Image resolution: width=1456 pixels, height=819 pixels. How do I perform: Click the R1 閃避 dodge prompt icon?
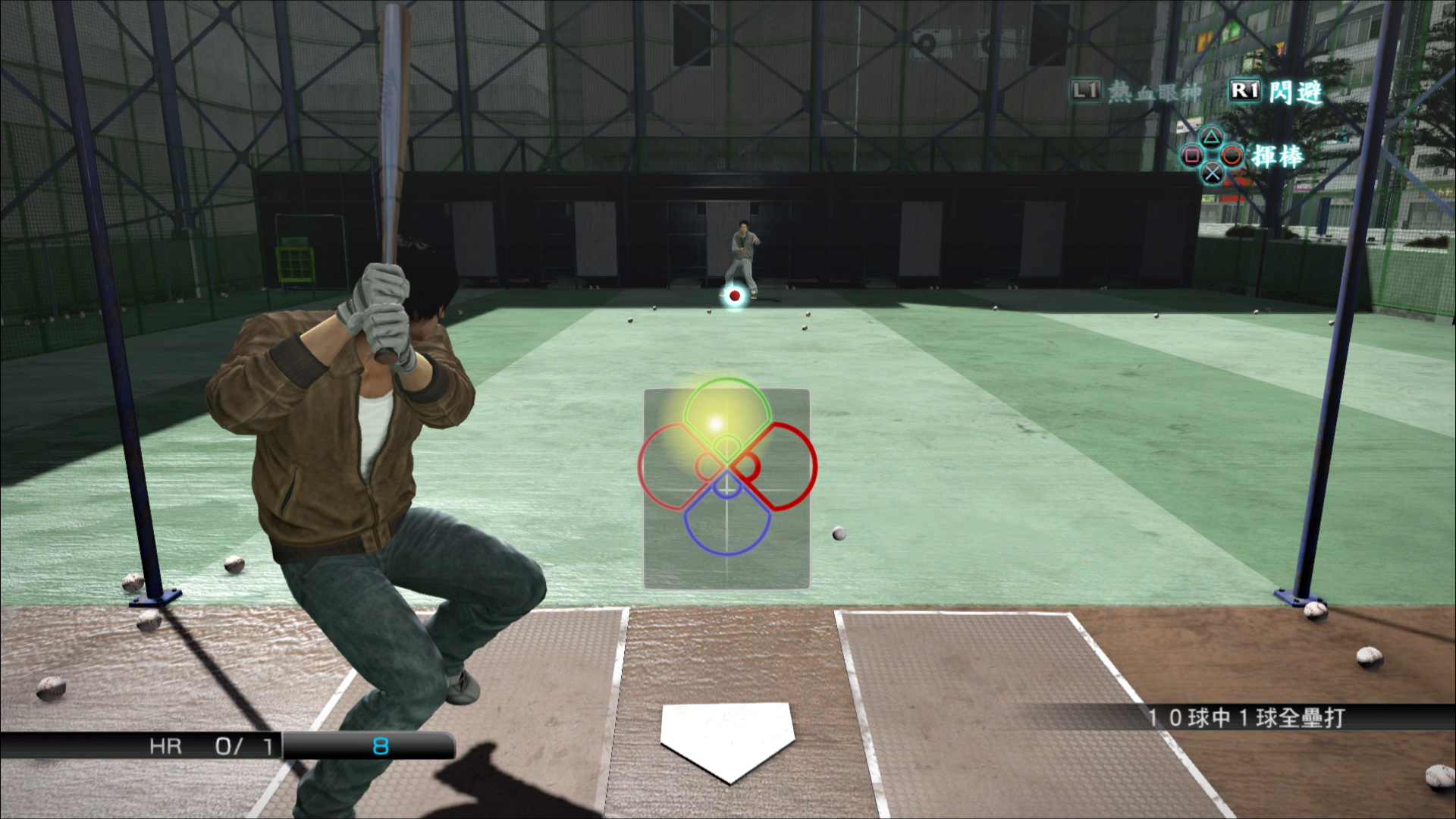[1246, 90]
